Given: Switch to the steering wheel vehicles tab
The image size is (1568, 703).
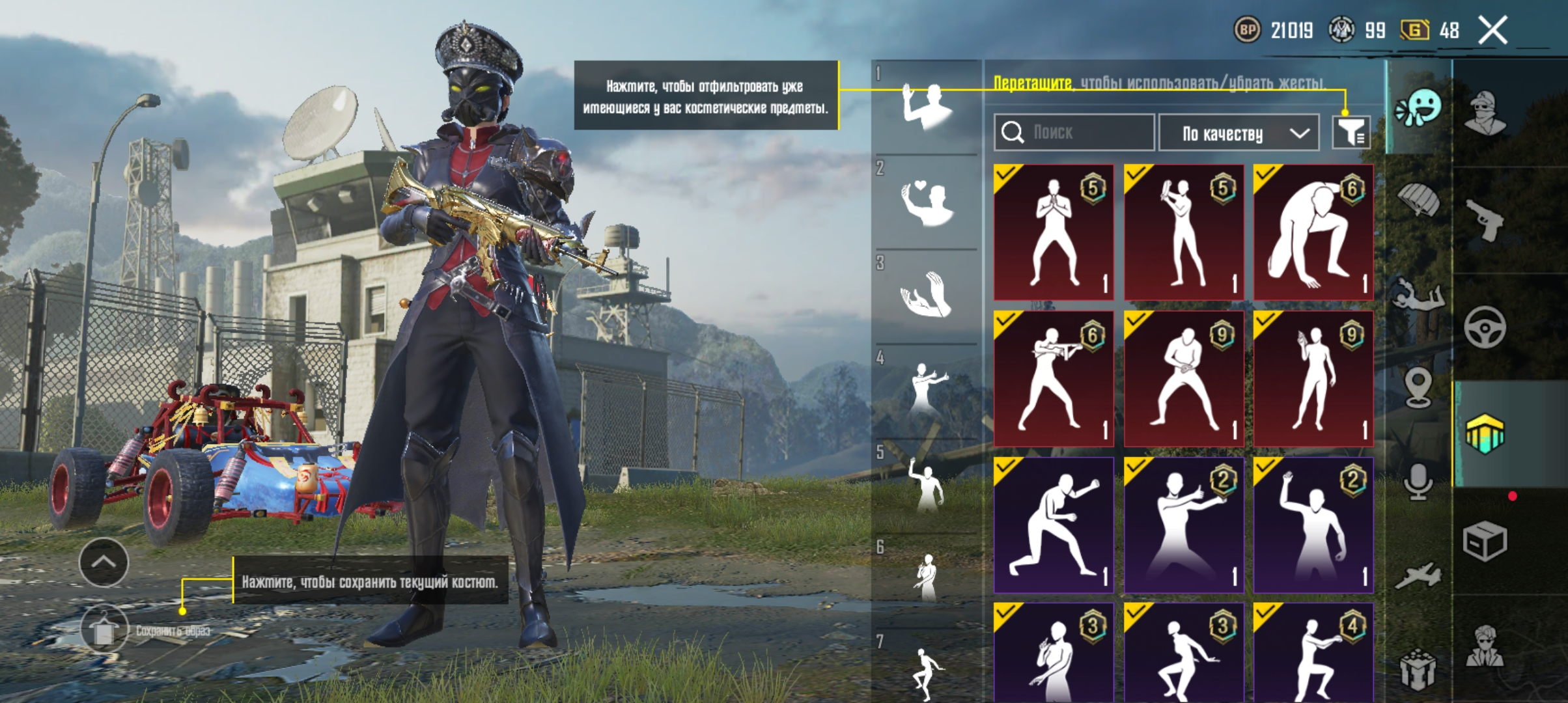Looking at the screenshot, I should (1485, 327).
